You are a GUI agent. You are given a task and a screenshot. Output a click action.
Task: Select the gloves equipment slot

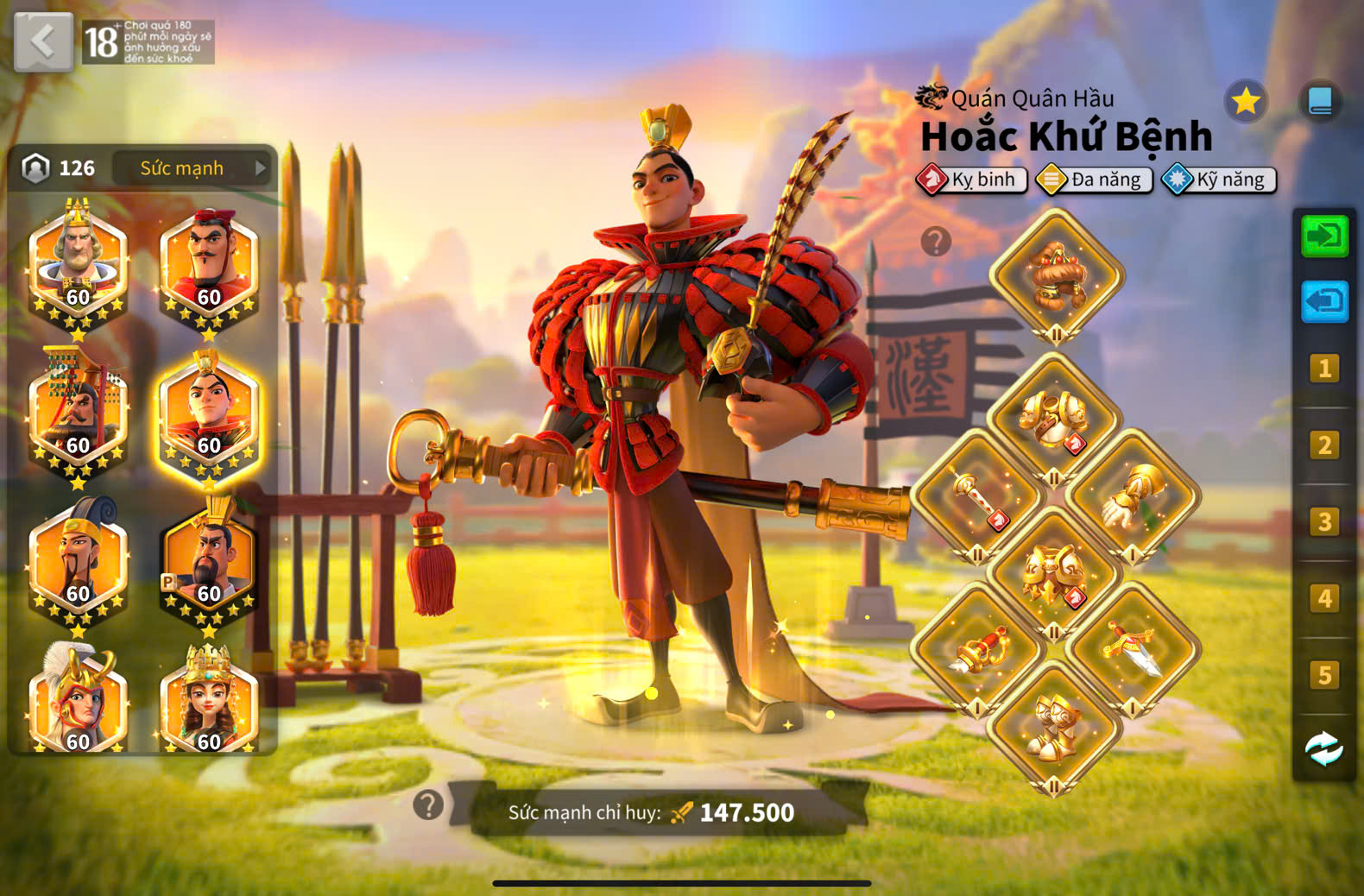1133,498
